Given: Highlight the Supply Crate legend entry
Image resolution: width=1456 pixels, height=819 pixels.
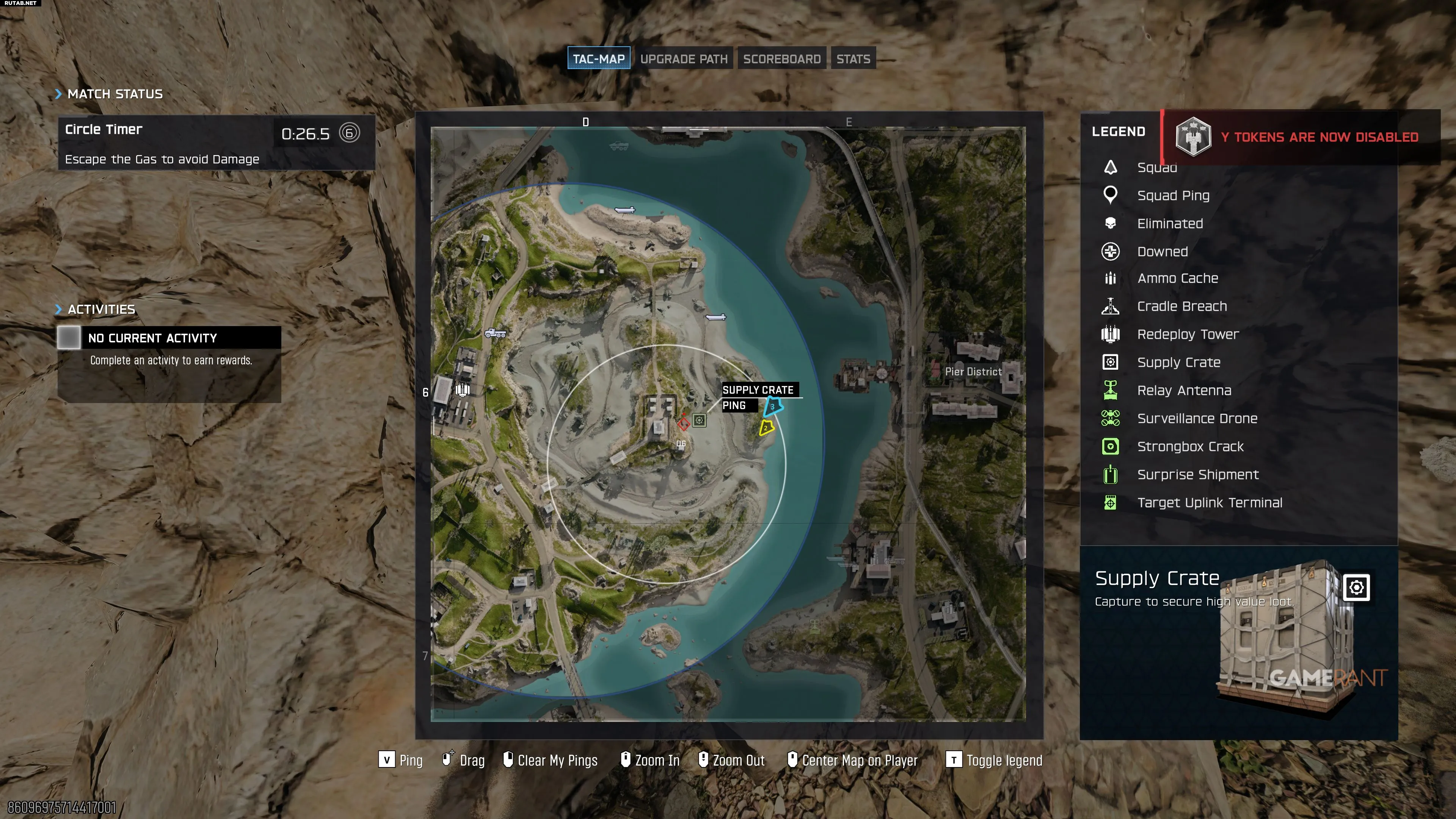Looking at the screenshot, I should point(1178,362).
